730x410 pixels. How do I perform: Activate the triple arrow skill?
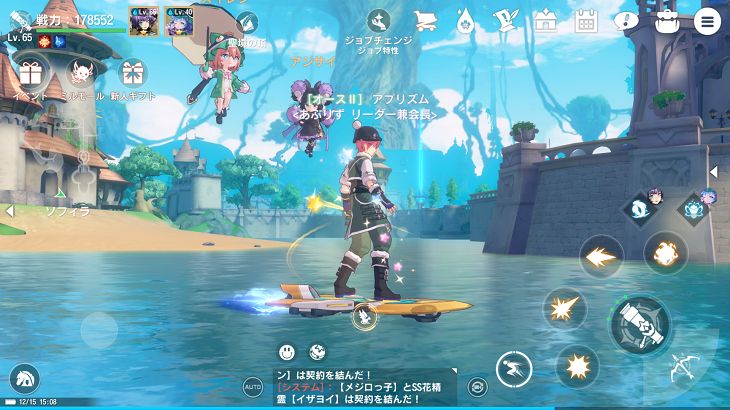600,256
